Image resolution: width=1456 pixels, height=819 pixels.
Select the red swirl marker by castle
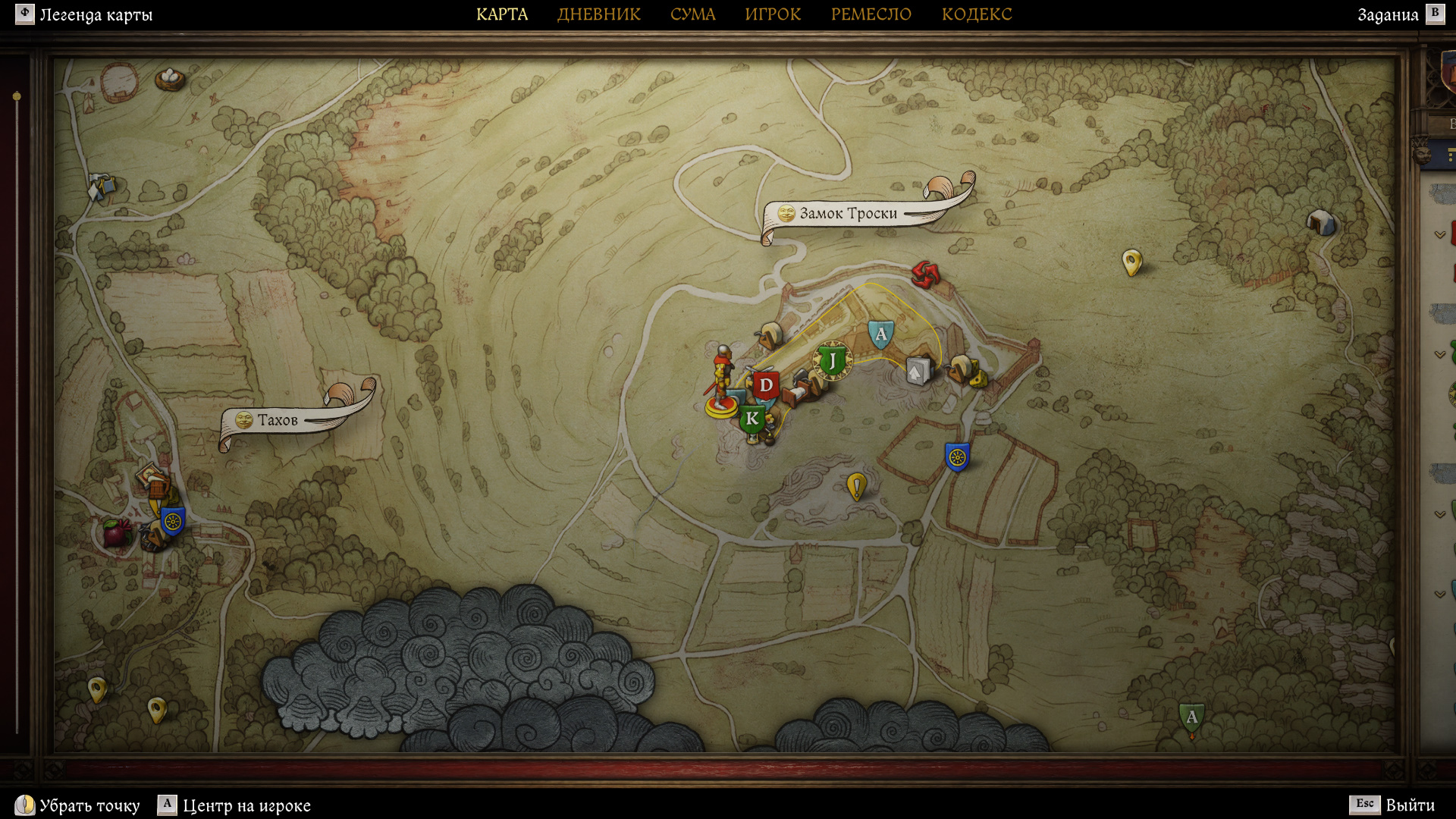click(x=924, y=275)
